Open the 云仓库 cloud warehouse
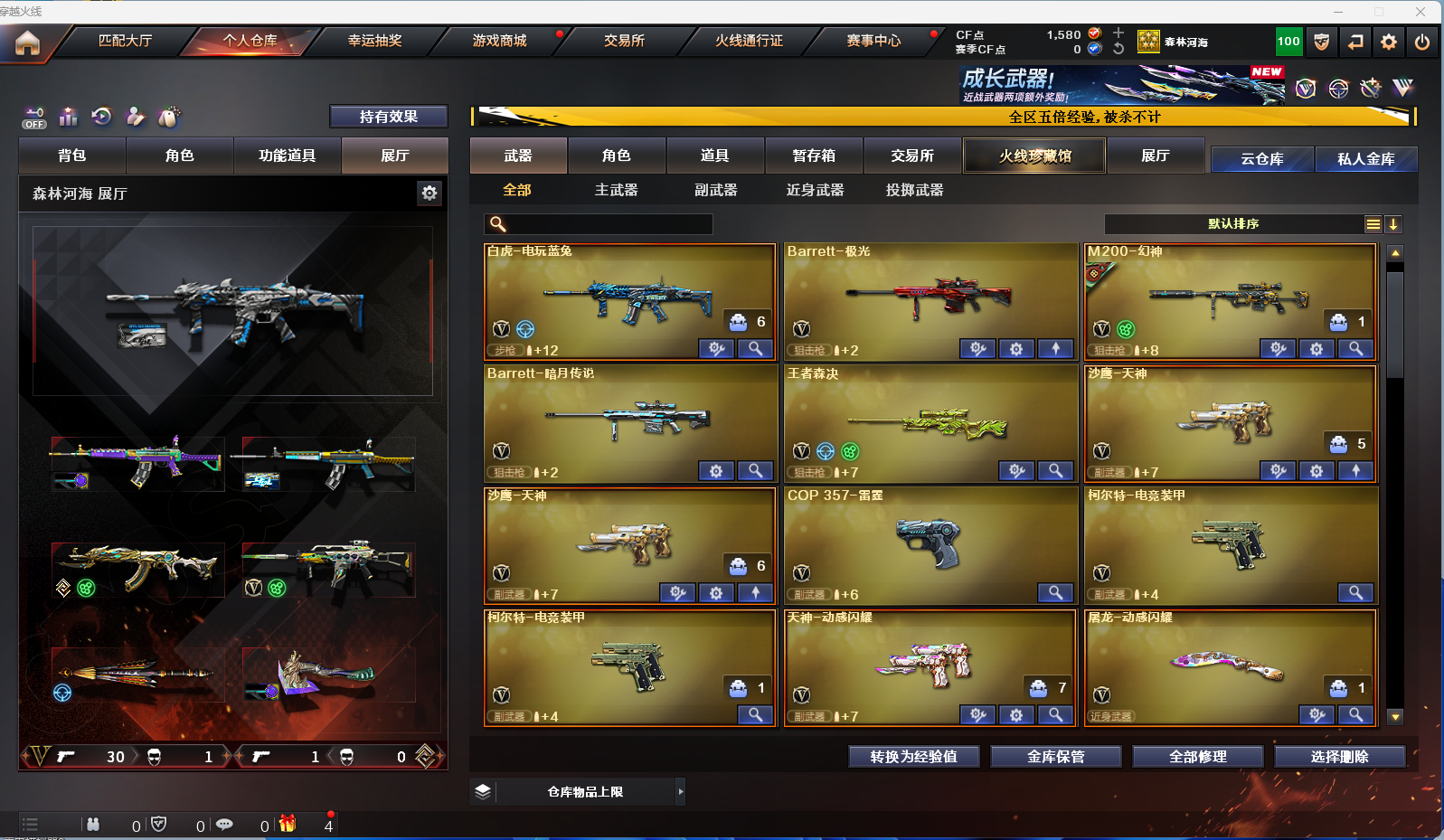1444x840 pixels. coord(1261,159)
